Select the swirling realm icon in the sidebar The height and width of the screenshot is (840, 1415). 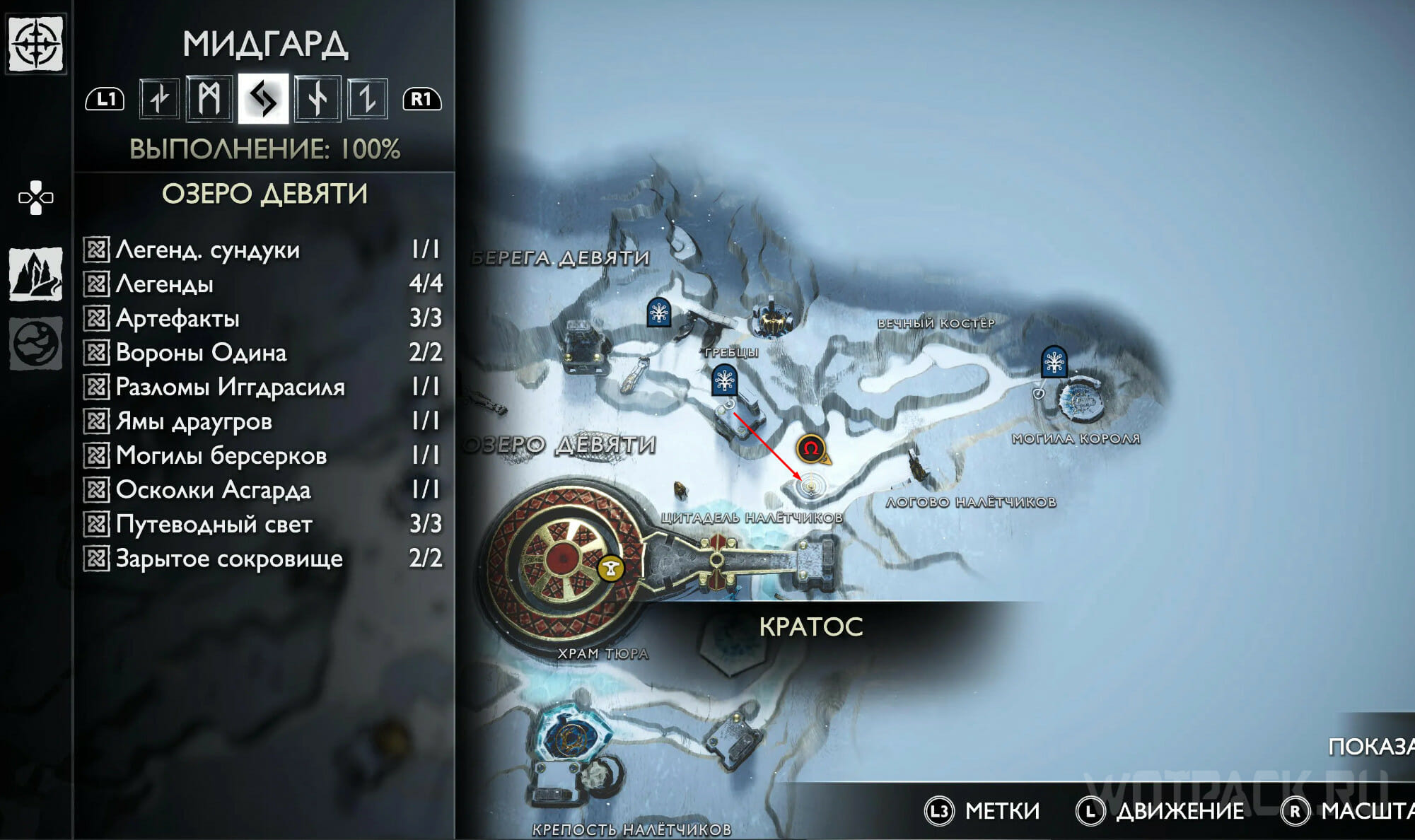(35, 344)
